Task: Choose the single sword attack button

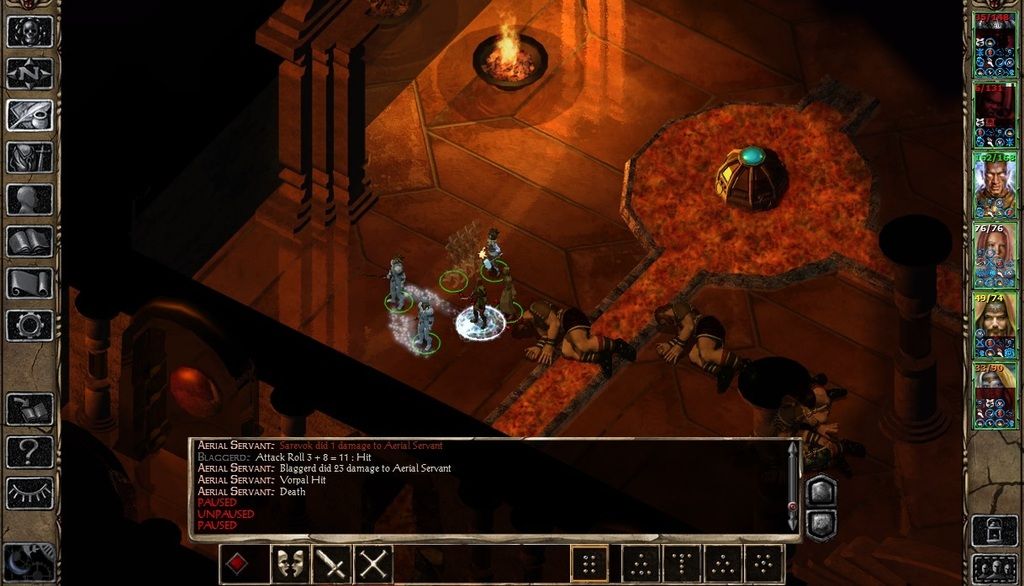Action: point(331,565)
